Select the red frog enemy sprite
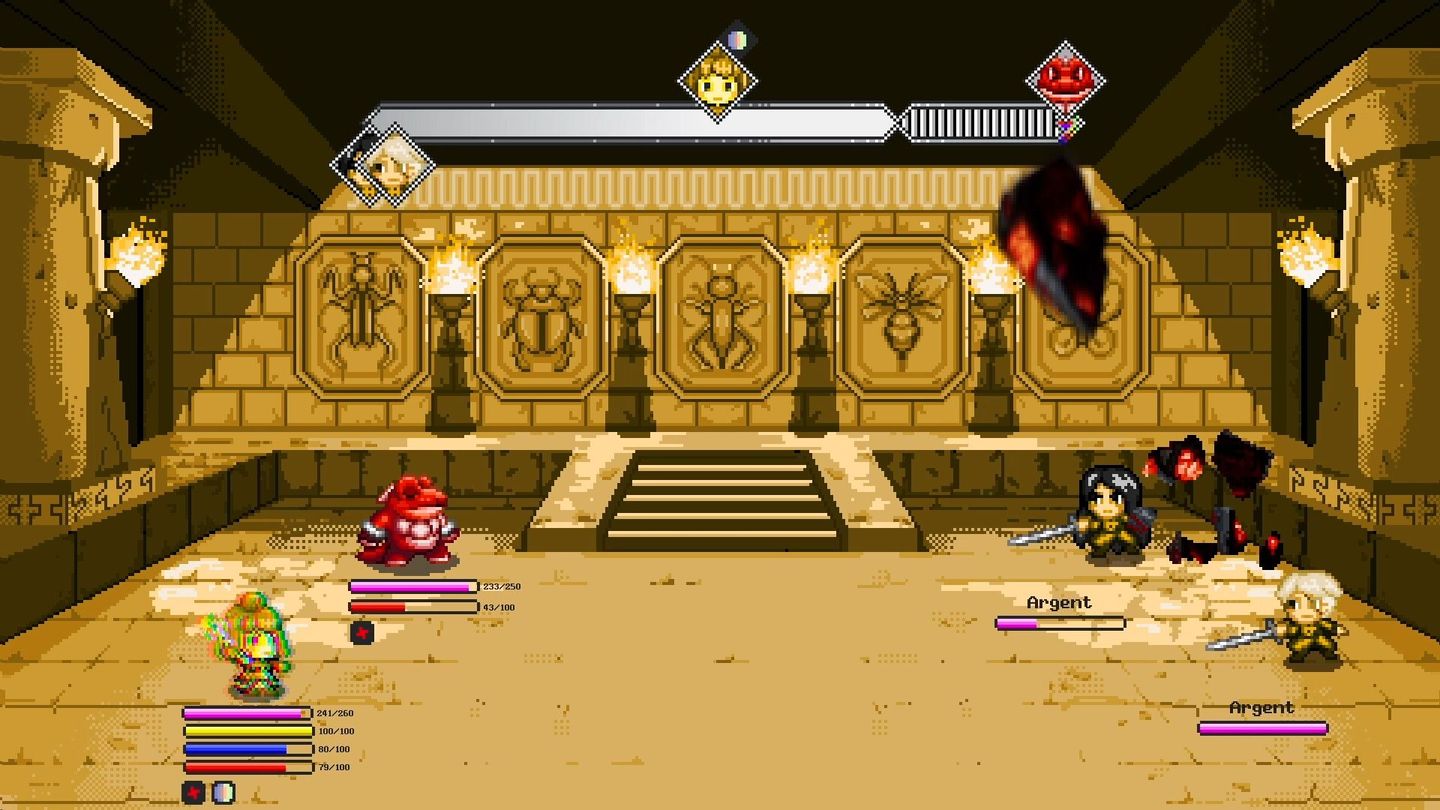This screenshot has width=1440, height=810. click(x=410, y=520)
